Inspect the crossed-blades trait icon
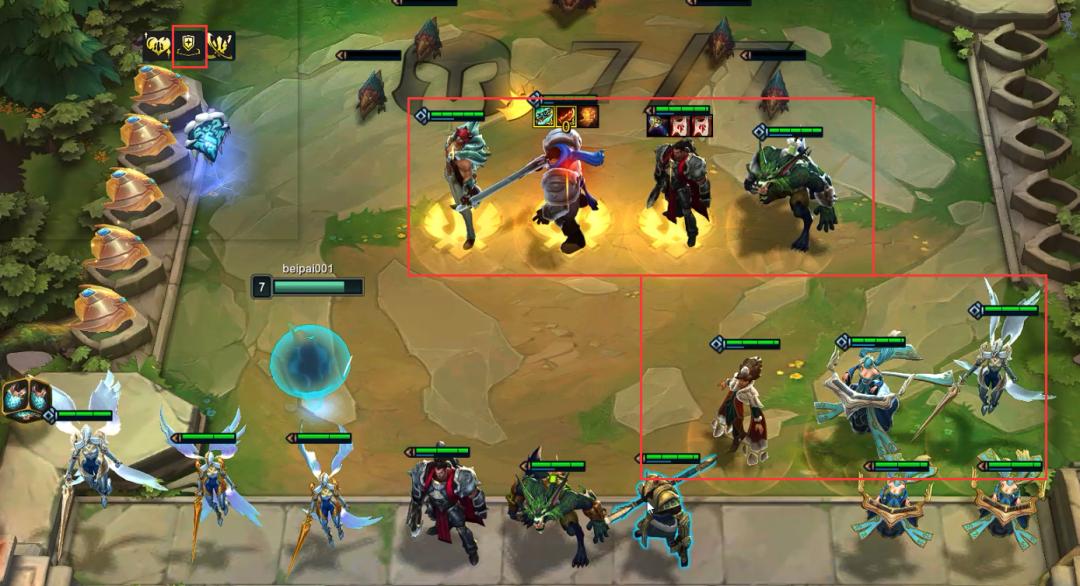Viewport: 1080px width, 586px height. tap(221, 45)
